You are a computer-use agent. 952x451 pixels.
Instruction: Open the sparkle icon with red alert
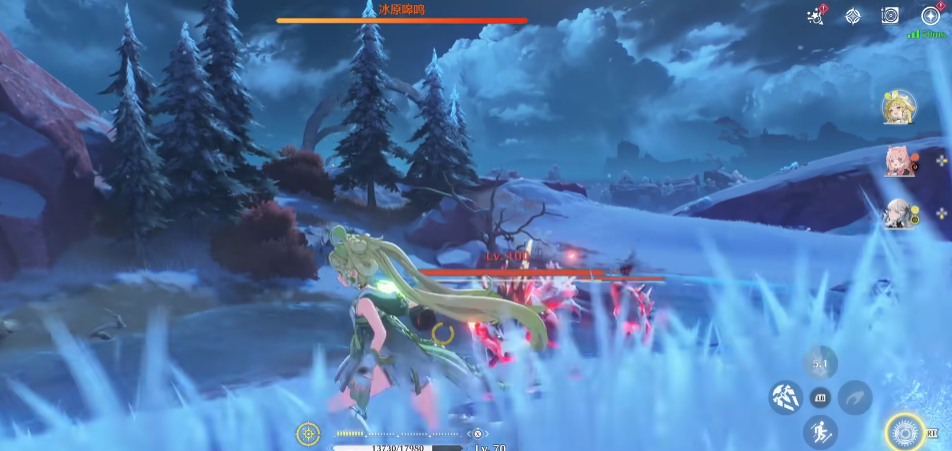pos(815,15)
